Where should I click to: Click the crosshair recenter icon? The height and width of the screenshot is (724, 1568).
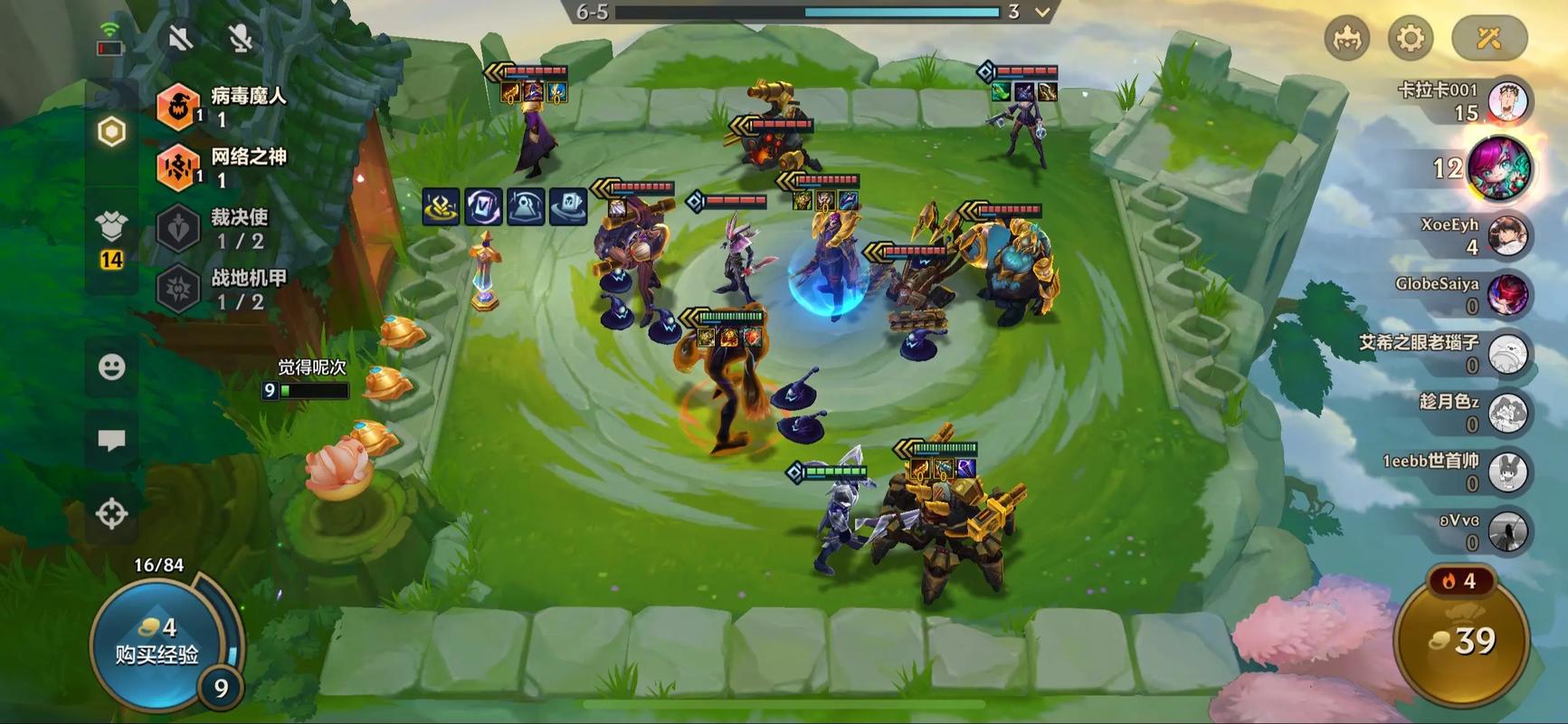pos(111,513)
